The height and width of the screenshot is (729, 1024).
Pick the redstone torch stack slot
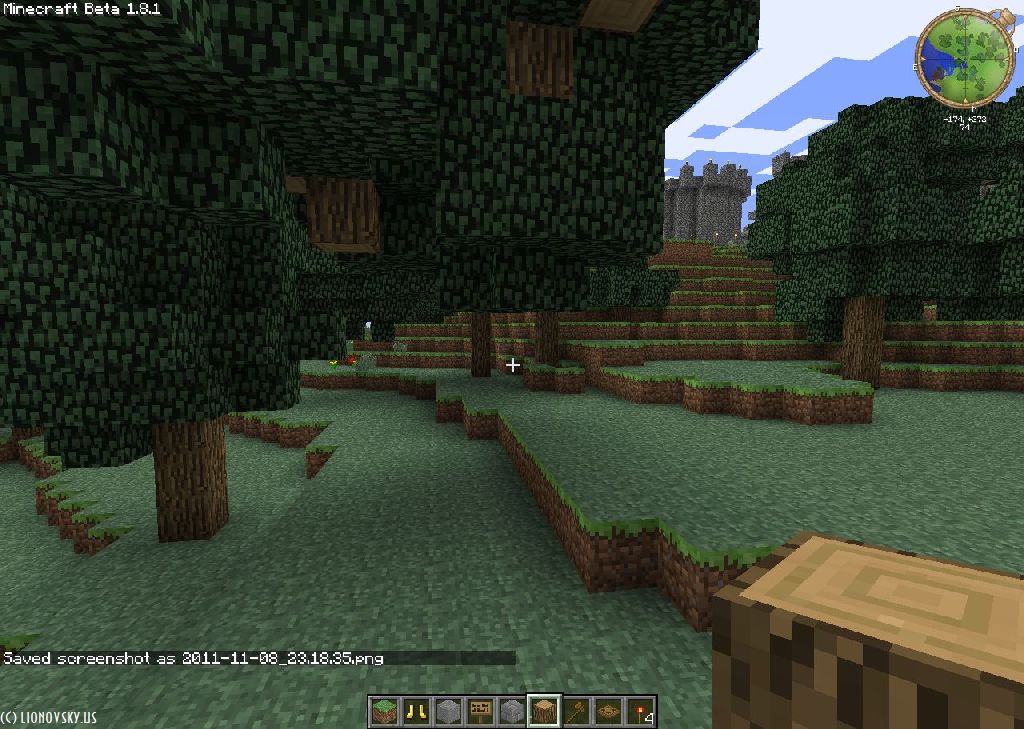pos(640,712)
